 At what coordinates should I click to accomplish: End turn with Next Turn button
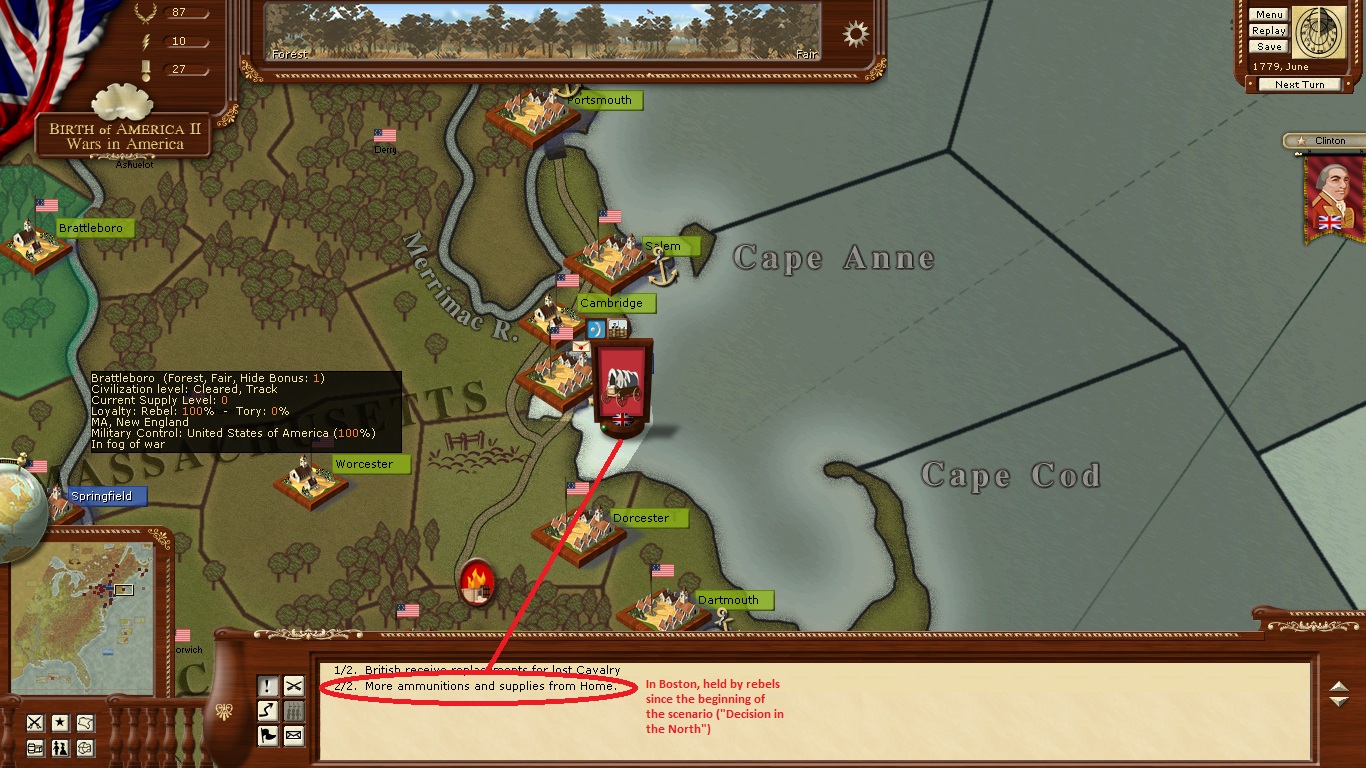[x=1299, y=85]
